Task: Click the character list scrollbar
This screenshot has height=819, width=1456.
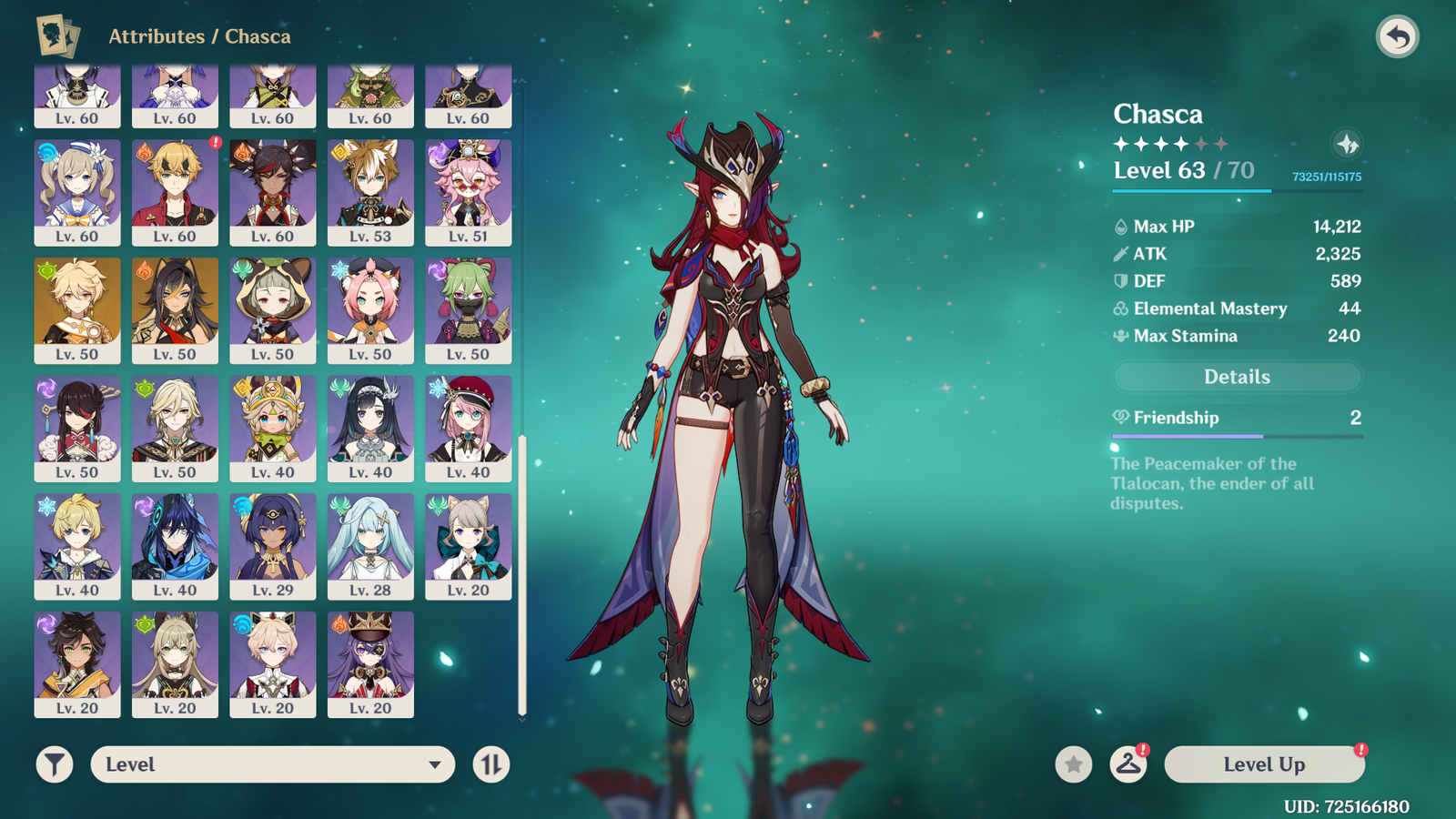Action: 522,573
